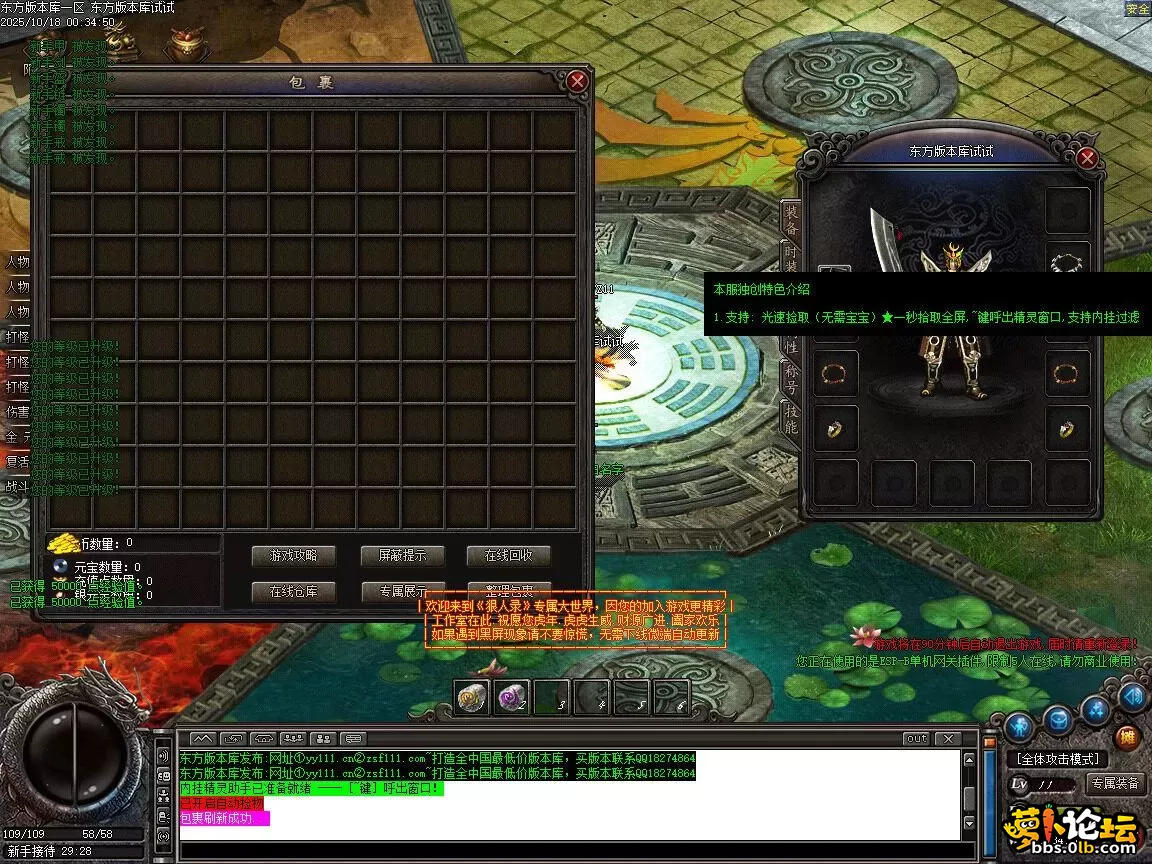Click the 专属装备 exclusive equipment button
The image size is (1152, 864).
(1115, 784)
